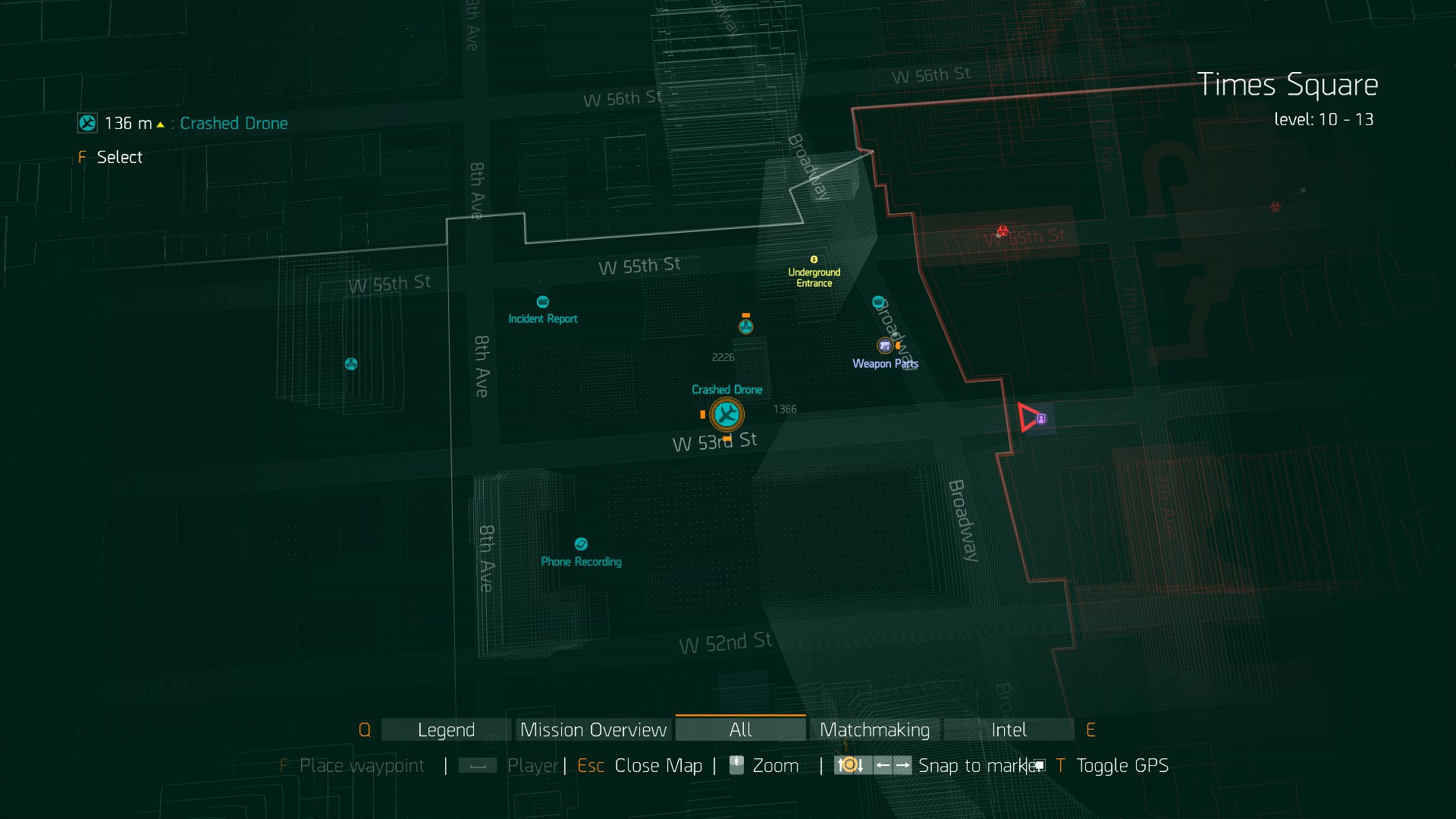Toggle GPS option in the bottom bar
1456x819 pixels.
click(x=1122, y=766)
